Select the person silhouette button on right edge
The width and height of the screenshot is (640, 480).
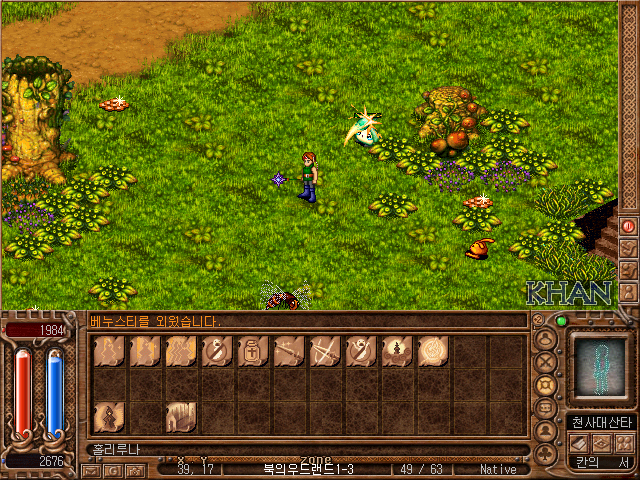pyautogui.click(x=629, y=292)
